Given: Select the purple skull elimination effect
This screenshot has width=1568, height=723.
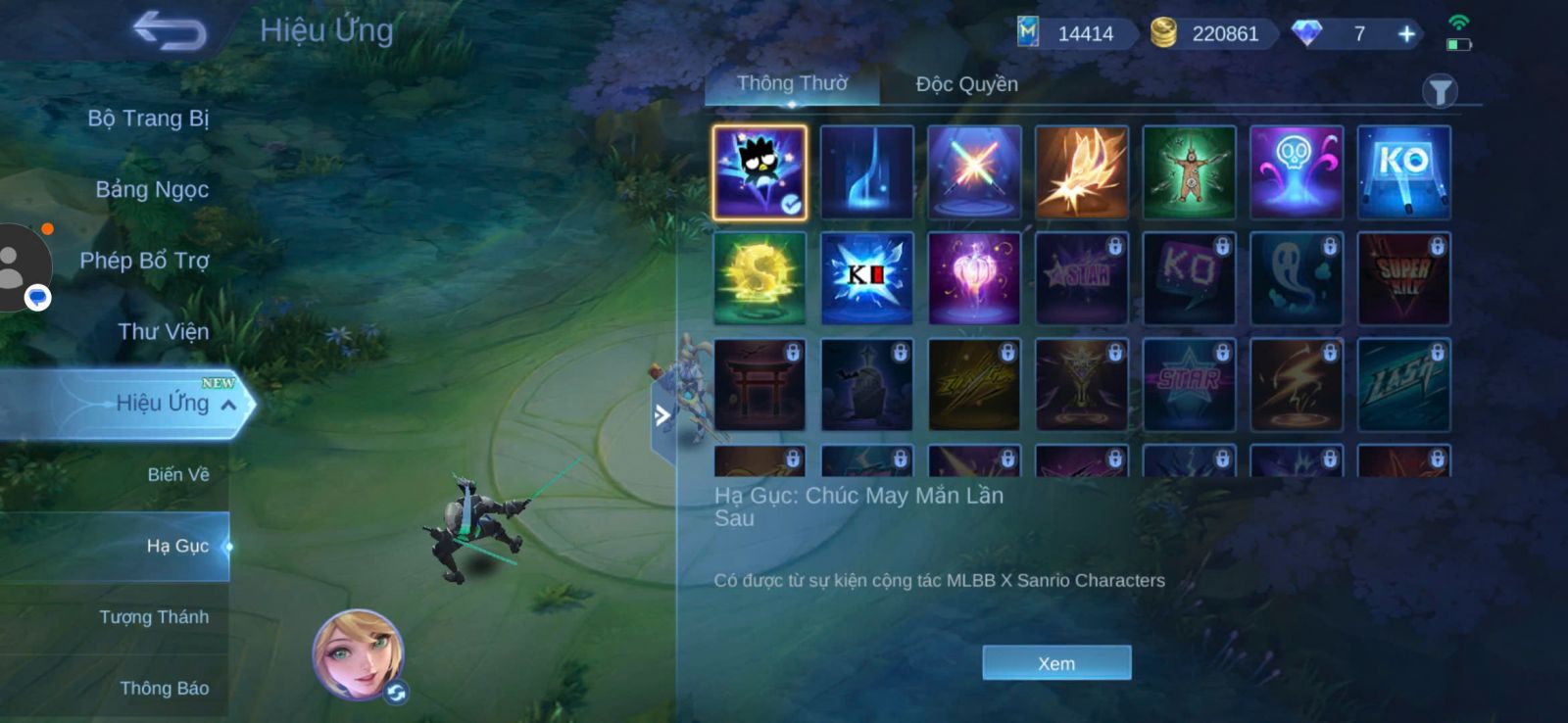Looking at the screenshot, I should pyautogui.click(x=1296, y=171).
